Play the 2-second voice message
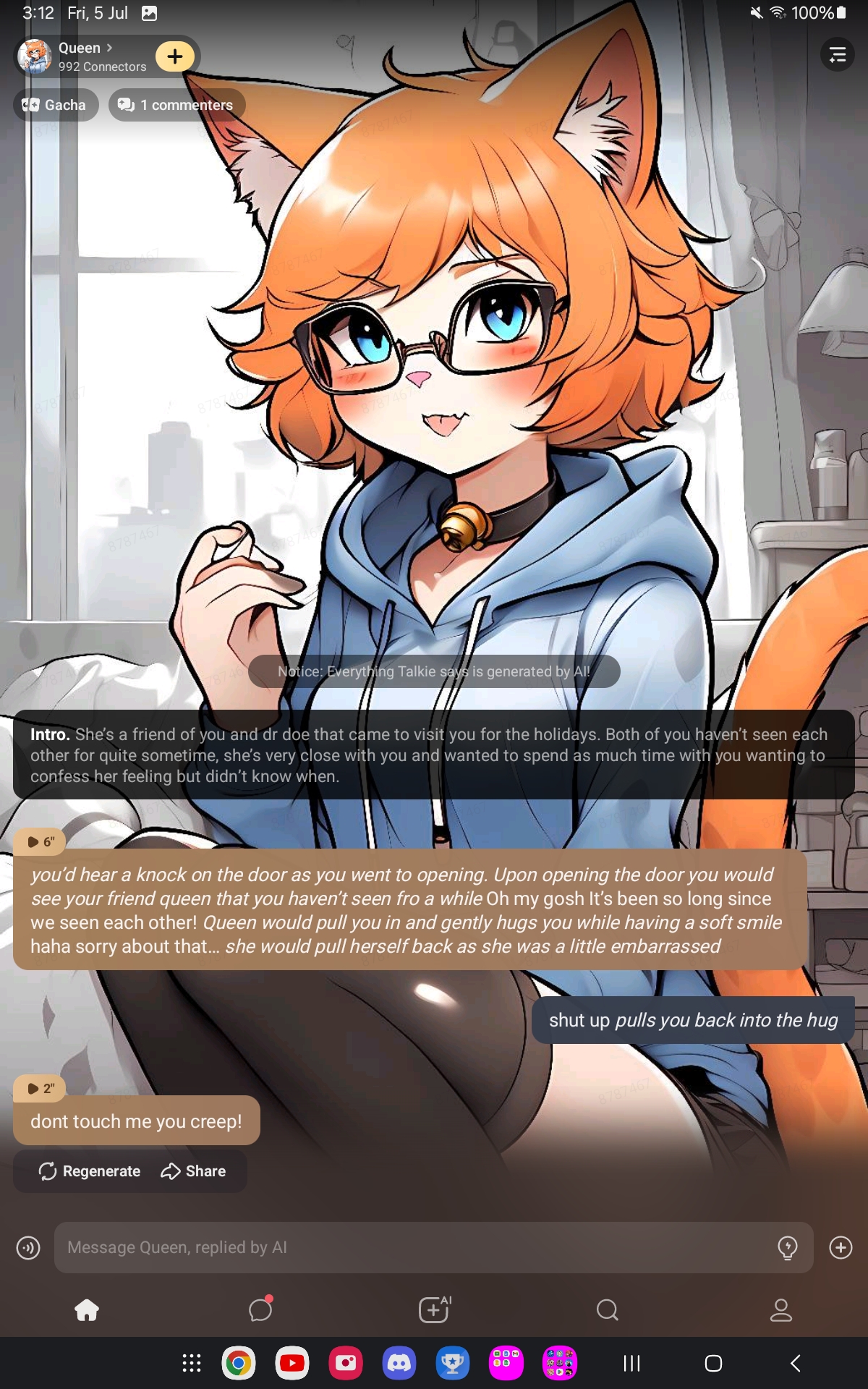This screenshot has height=1389, width=868. tap(40, 1088)
